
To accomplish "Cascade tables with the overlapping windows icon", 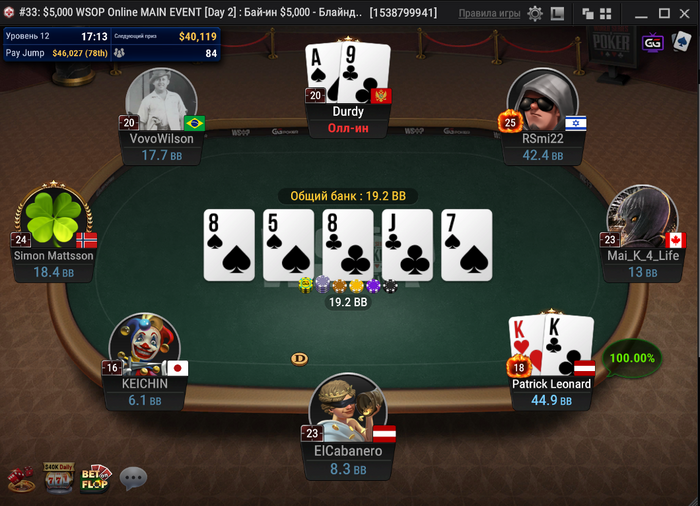I will [x=589, y=14].
